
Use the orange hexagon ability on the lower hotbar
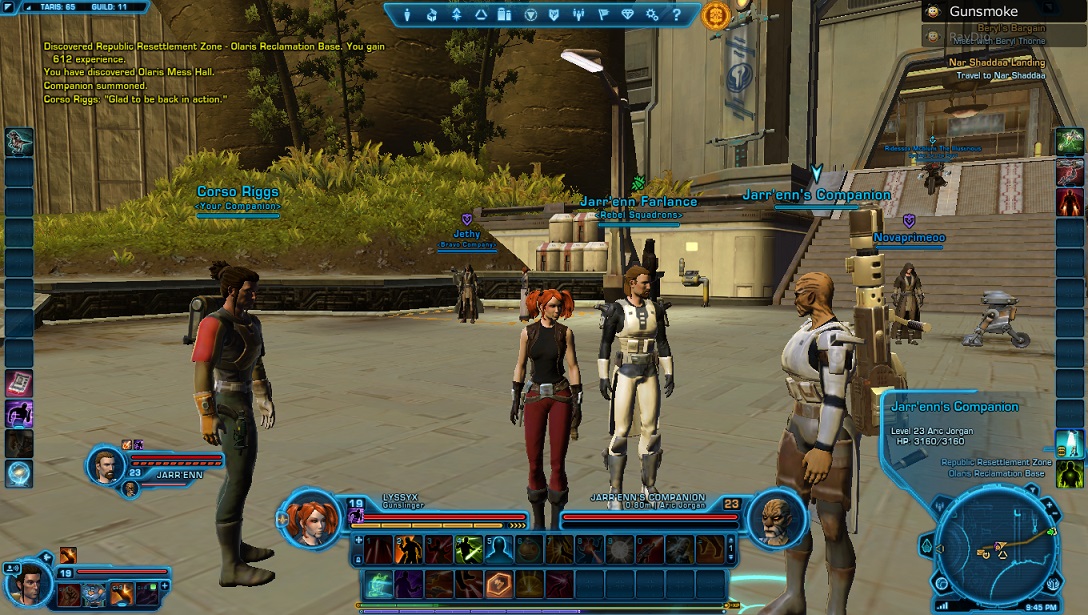point(499,584)
